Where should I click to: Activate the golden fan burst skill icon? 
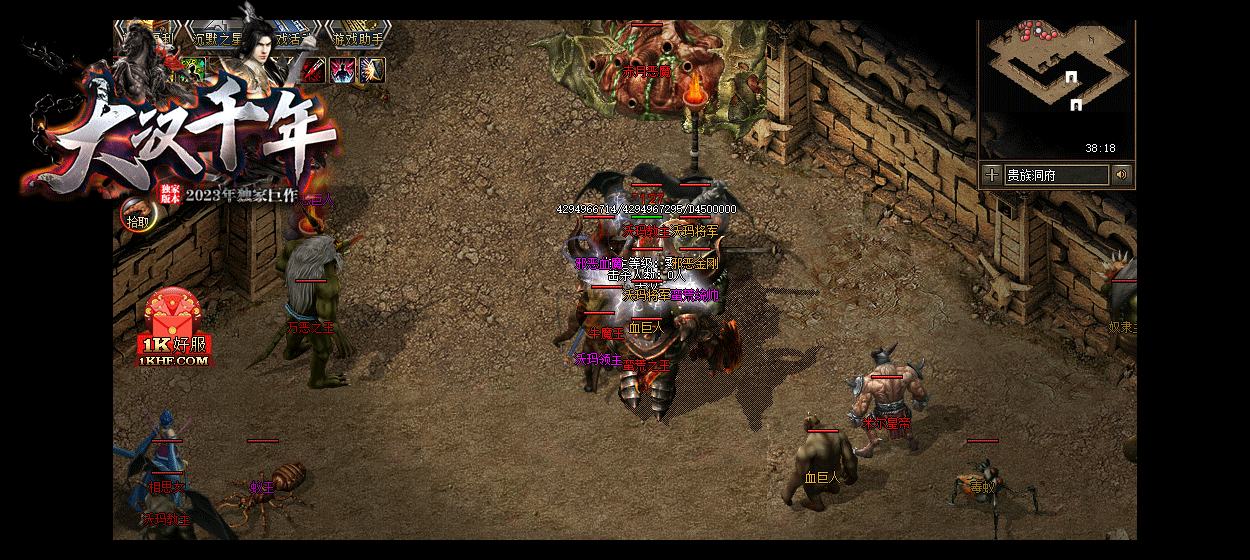(373, 70)
